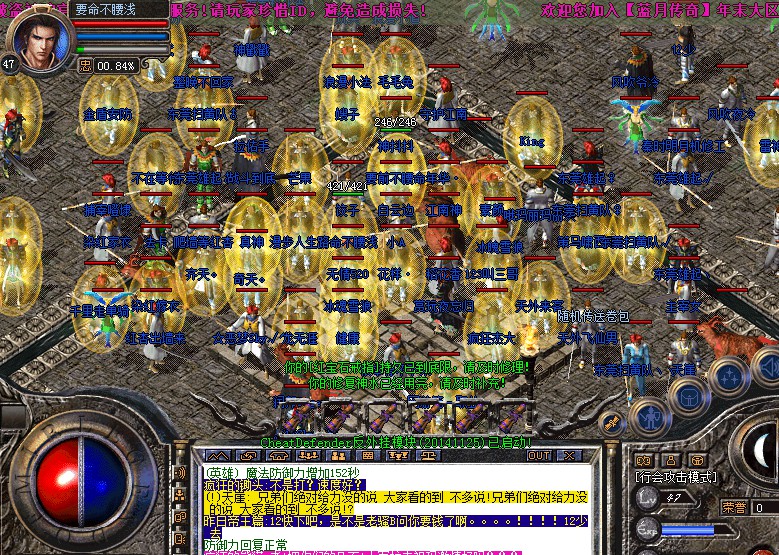Click the hero portrait in the corner

[x=40, y=38]
